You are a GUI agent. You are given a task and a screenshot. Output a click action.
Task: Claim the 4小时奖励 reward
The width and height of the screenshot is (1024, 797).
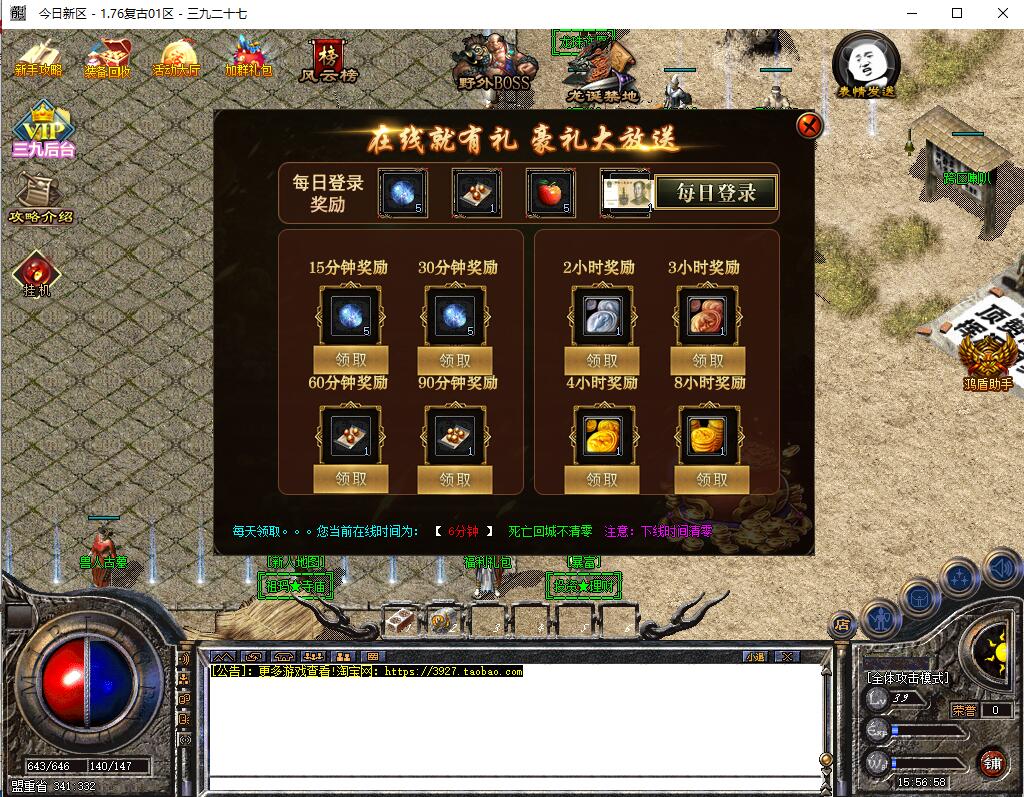pyautogui.click(x=602, y=479)
